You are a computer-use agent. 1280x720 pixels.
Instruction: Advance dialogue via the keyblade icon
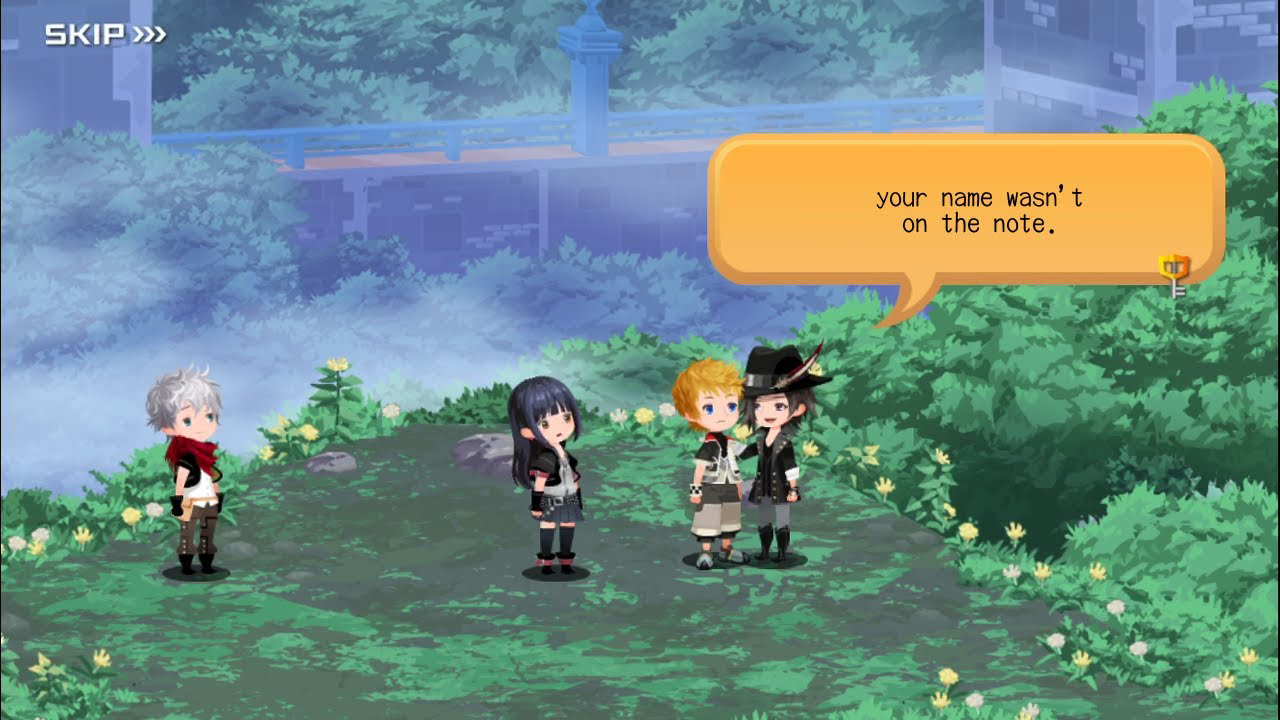[1173, 274]
